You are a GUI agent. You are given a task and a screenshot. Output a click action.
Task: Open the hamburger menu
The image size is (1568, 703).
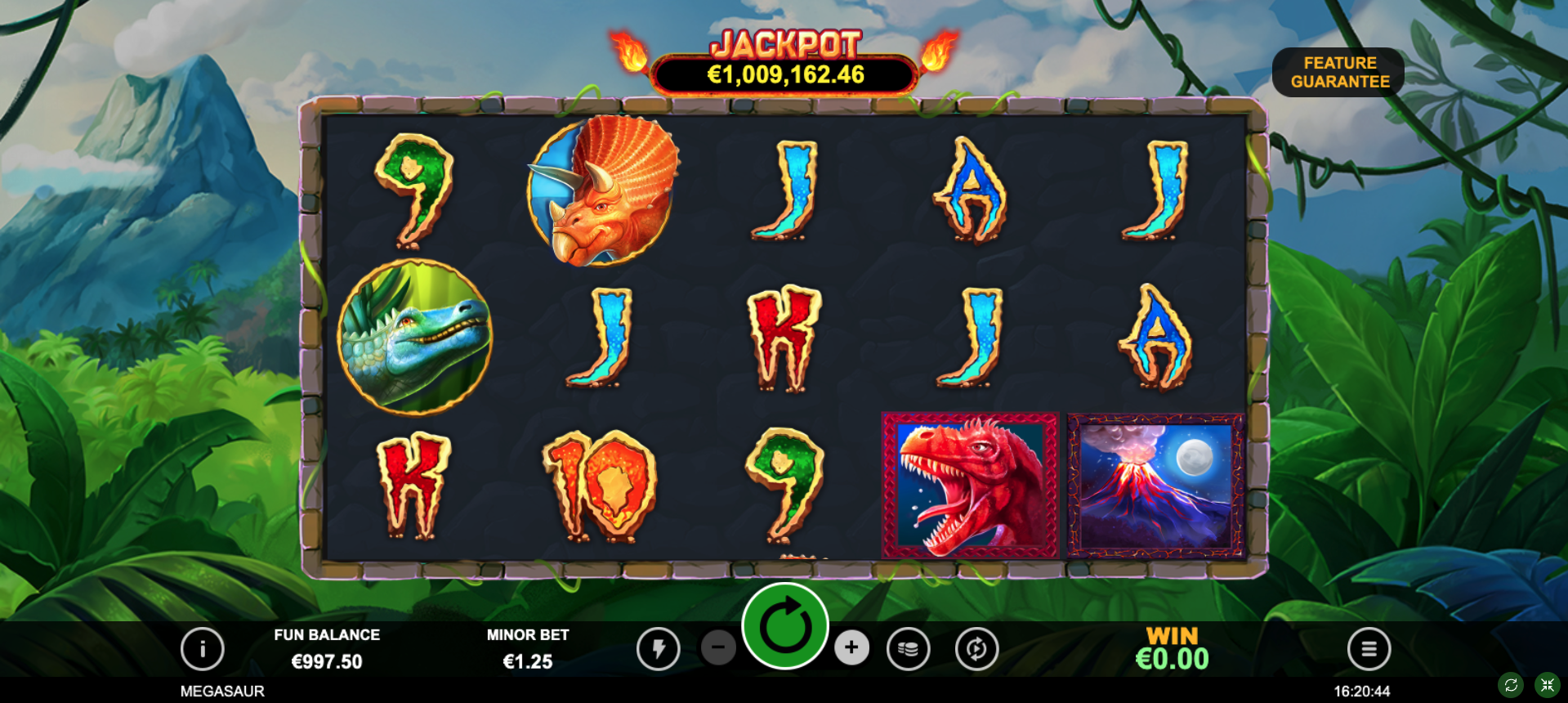pos(1369,649)
